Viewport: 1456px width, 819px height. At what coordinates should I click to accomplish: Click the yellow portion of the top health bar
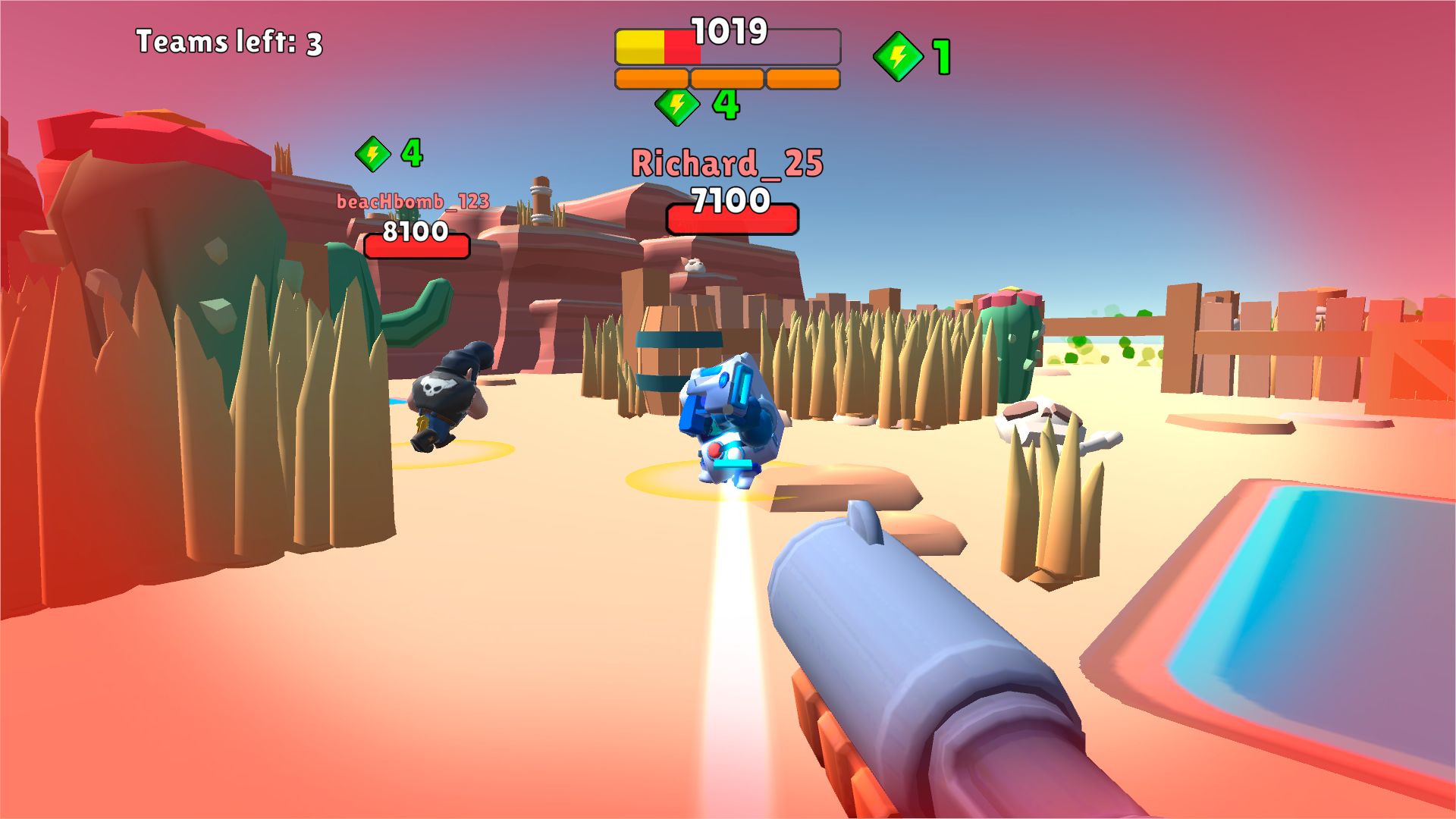[641, 45]
